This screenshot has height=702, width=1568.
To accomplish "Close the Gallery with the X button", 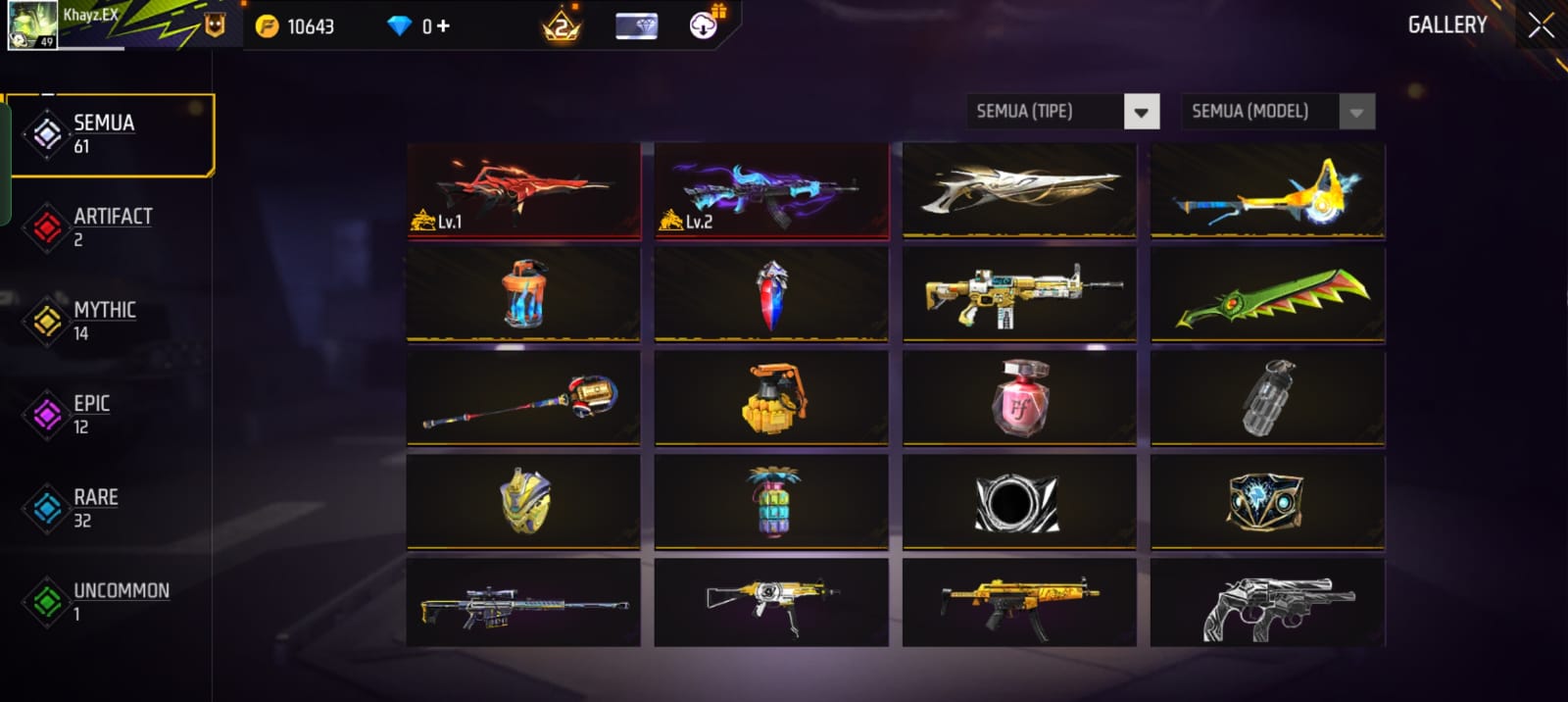I will (1541, 25).
